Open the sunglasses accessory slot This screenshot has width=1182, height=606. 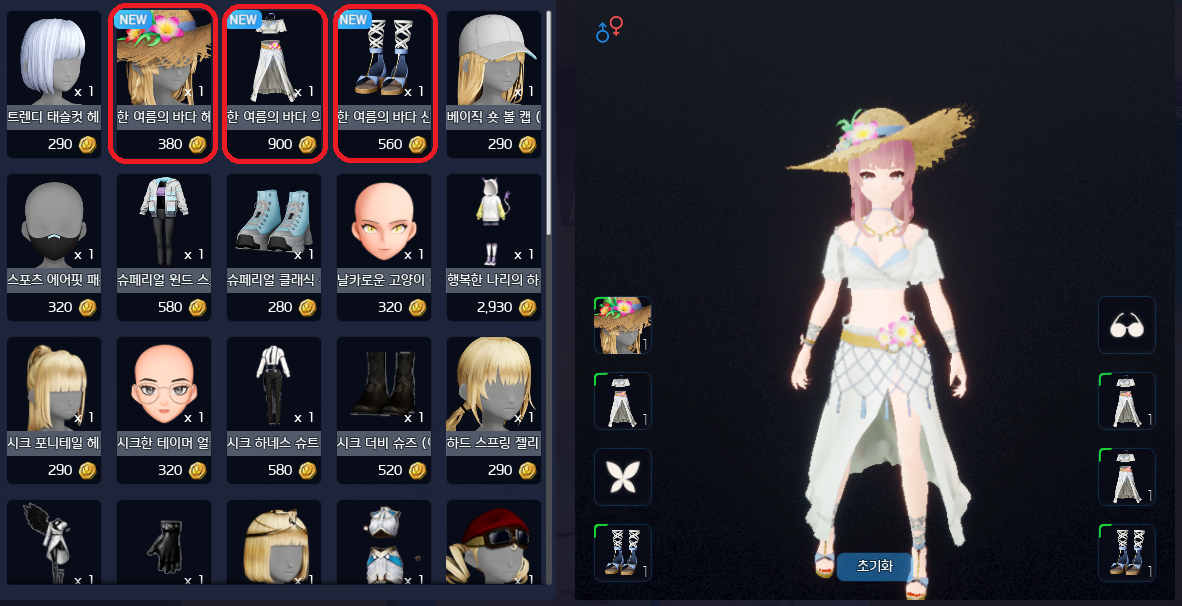tap(1126, 325)
